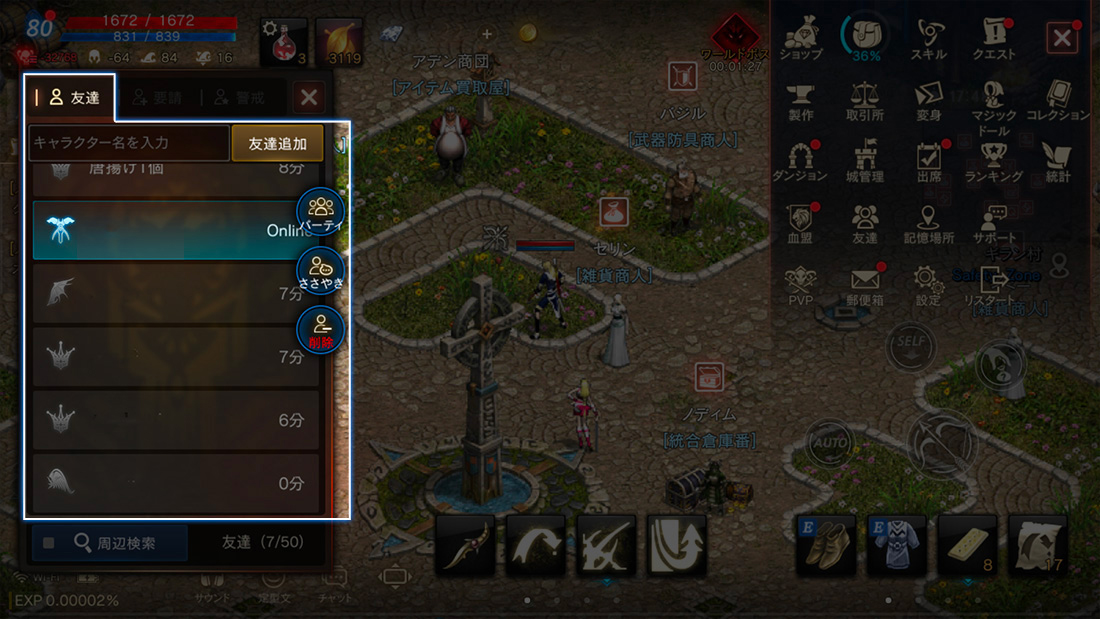This screenshot has width=1100, height=619.
Task: Send a whisper with ささやき button
Action: pyautogui.click(x=321, y=271)
